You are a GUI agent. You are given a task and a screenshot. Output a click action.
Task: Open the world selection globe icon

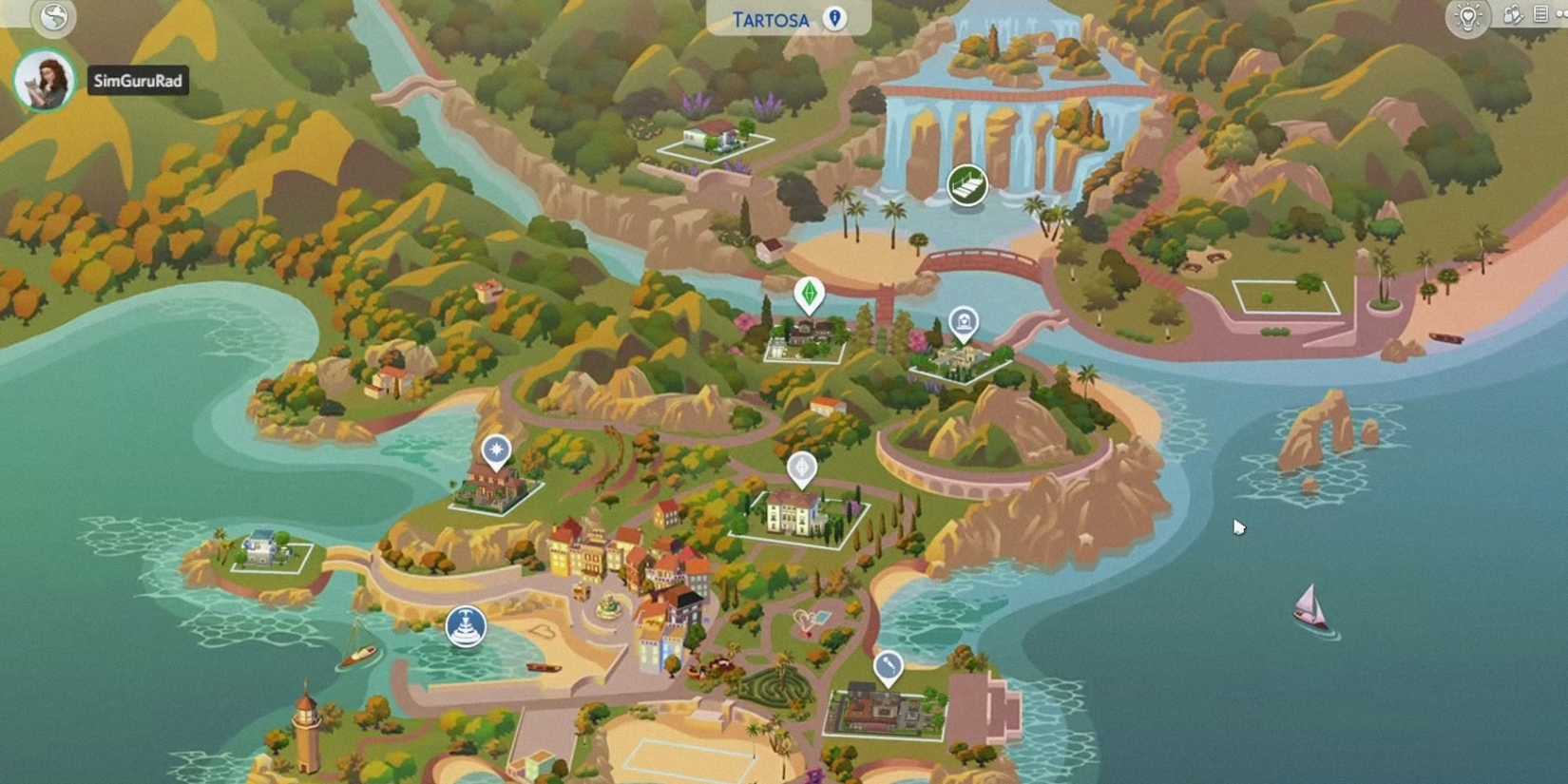52,17
